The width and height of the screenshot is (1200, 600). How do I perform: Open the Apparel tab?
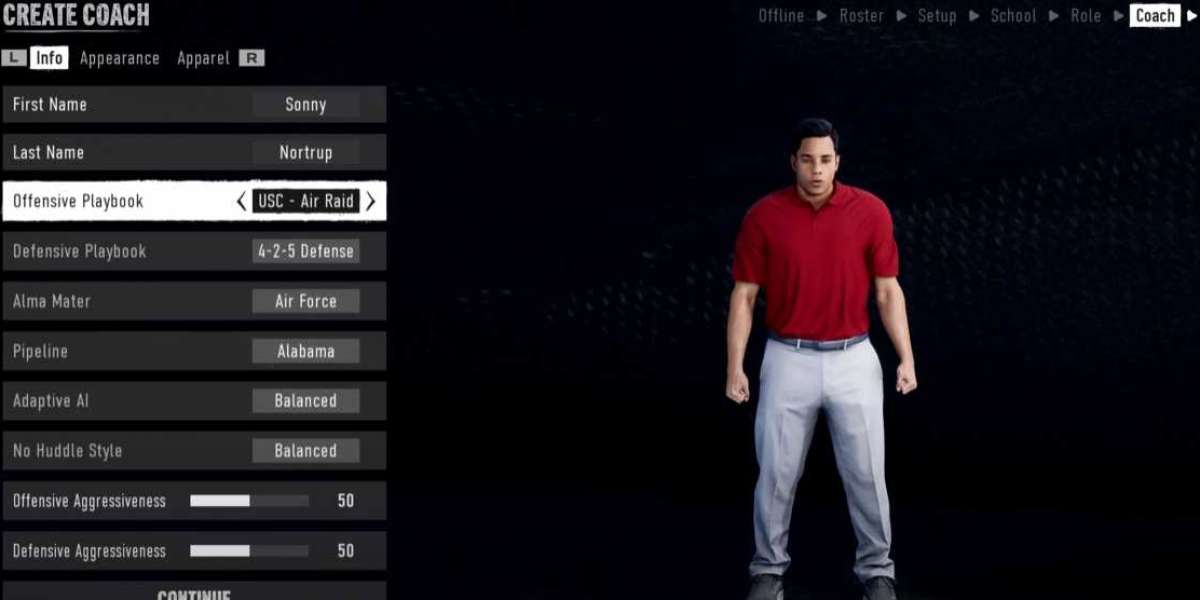pos(203,58)
